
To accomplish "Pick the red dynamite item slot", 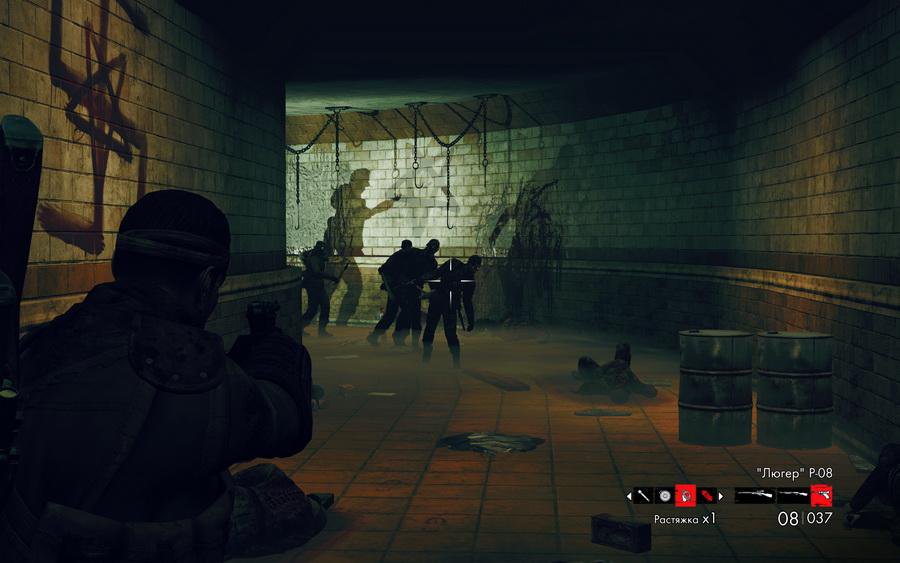I will coord(708,495).
